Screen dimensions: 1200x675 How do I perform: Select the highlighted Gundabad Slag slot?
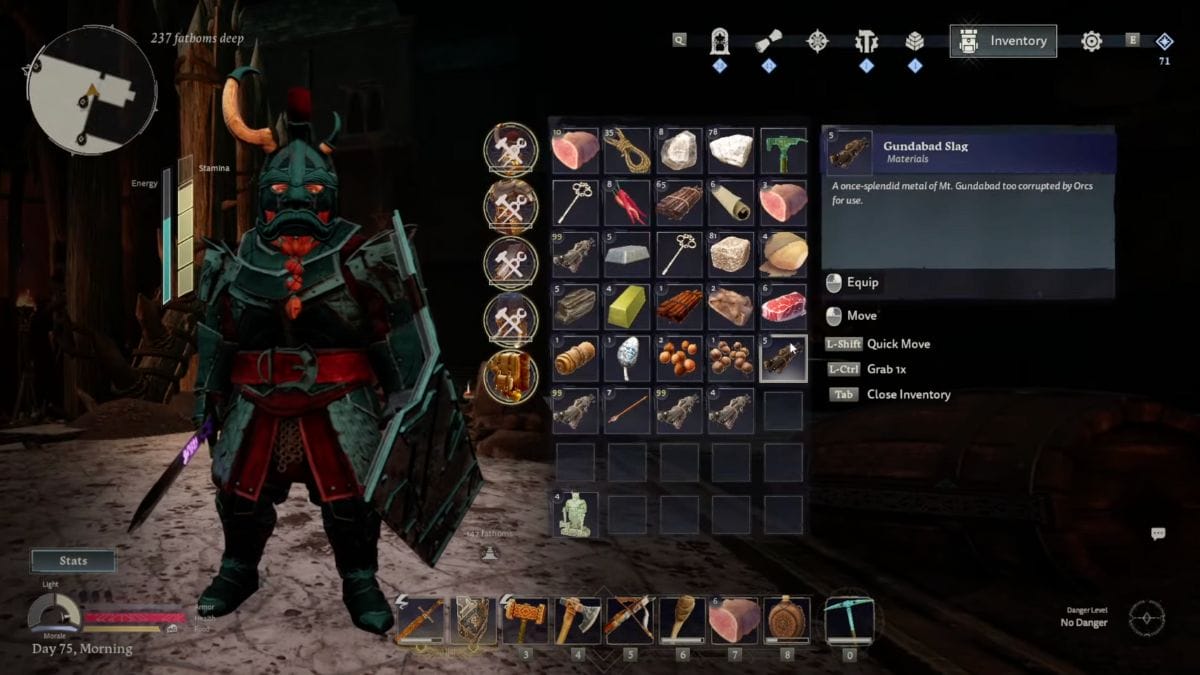[783, 358]
